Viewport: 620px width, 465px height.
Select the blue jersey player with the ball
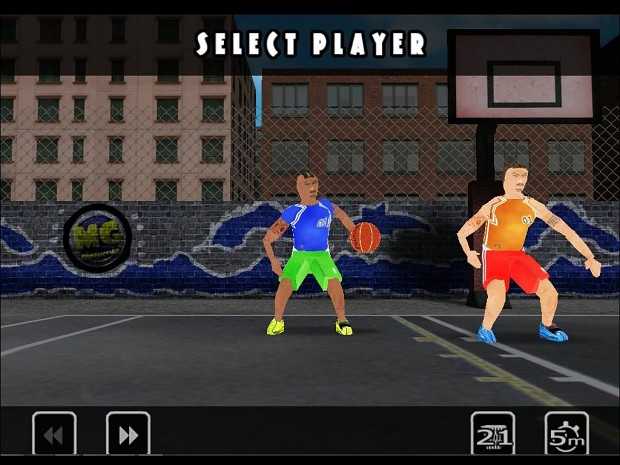point(310,250)
